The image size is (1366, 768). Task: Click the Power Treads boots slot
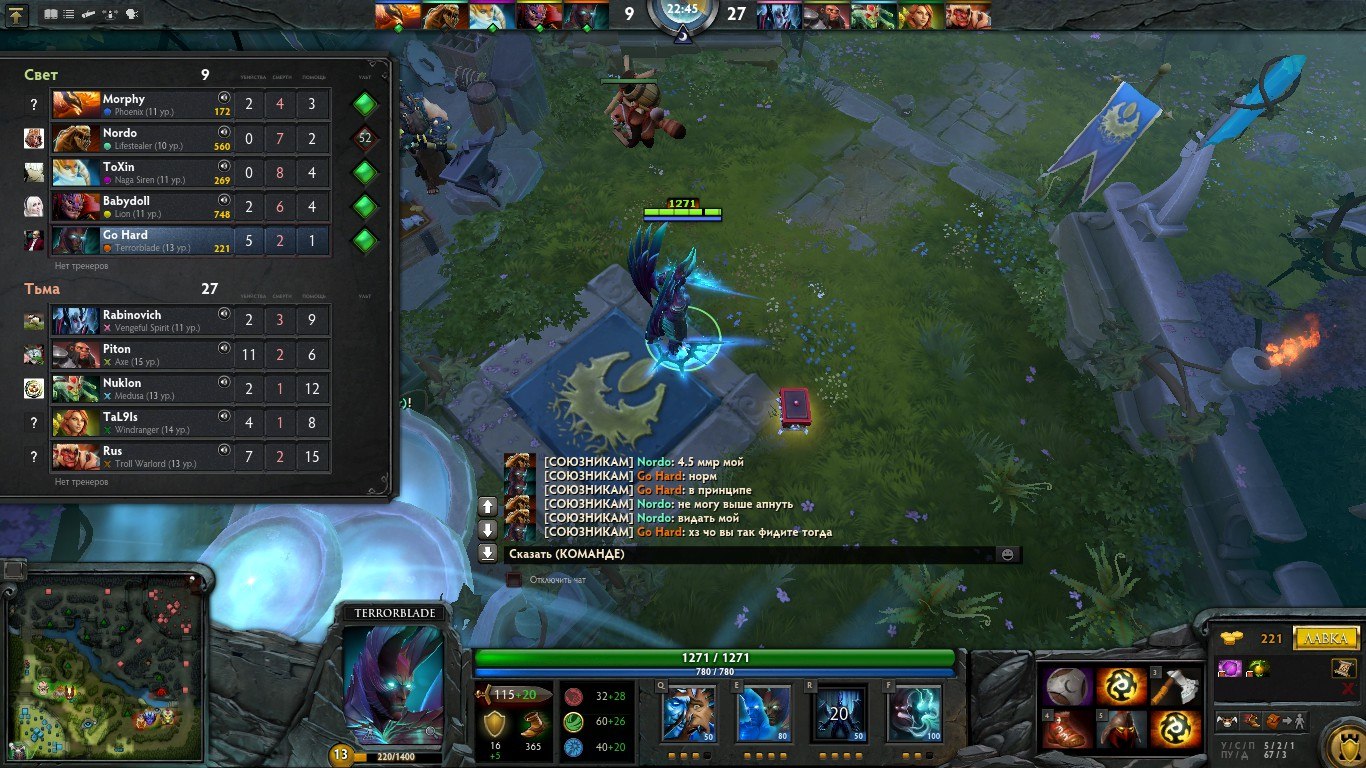pyautogui.click(x=1068, y=729)
